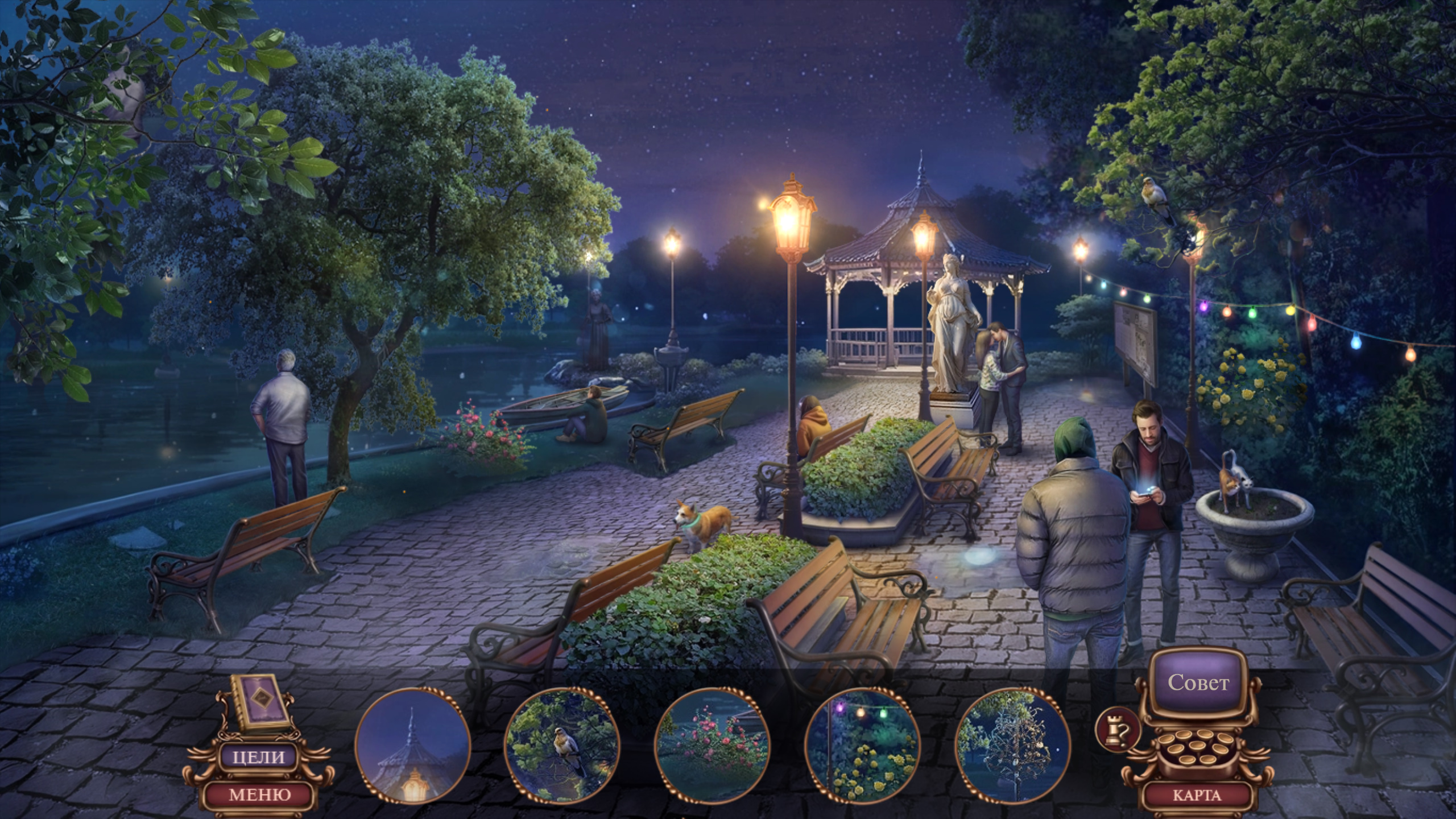
Task: Open the ЦЕЛИ objectives panel
Action: coord(259,757)
